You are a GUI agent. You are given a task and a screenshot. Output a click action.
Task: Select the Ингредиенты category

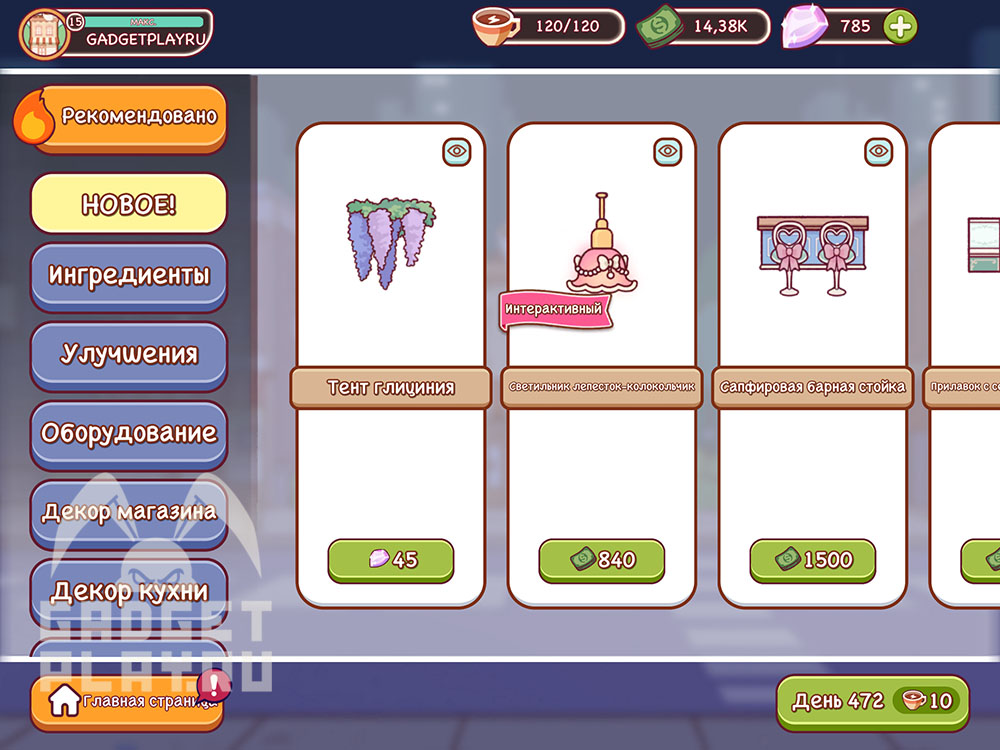click(x=129, y=276)
